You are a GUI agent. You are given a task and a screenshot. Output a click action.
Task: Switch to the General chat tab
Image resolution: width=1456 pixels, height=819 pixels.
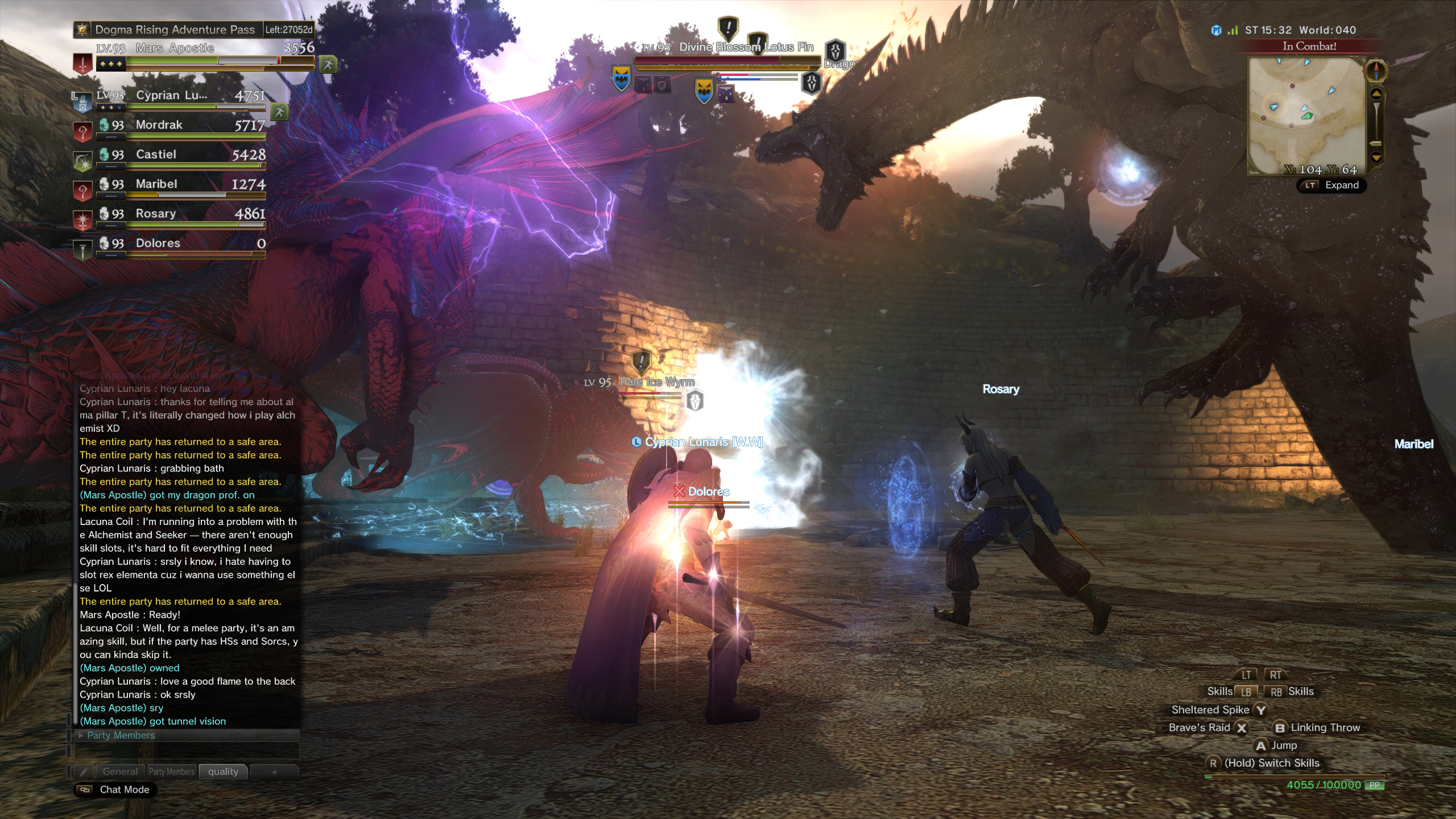click(x=120, y=771)
